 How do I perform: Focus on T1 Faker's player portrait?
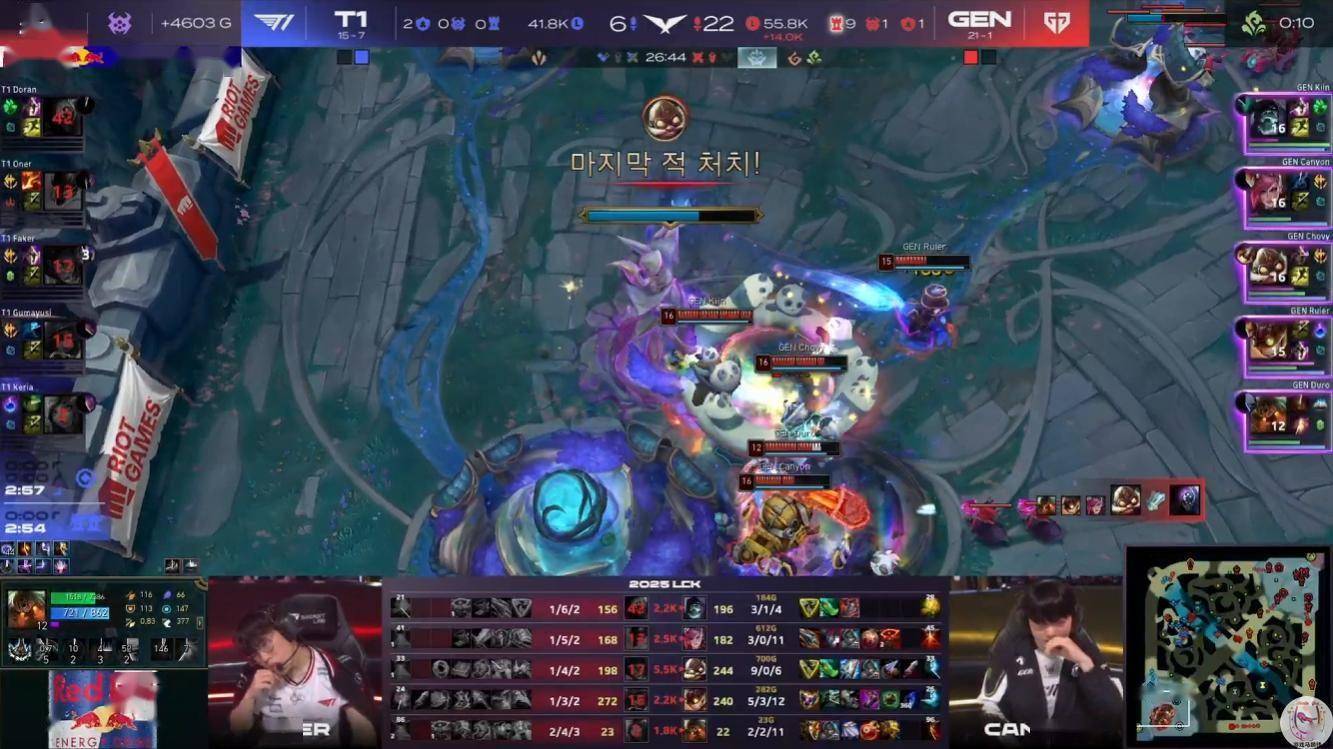coord(62,265)
